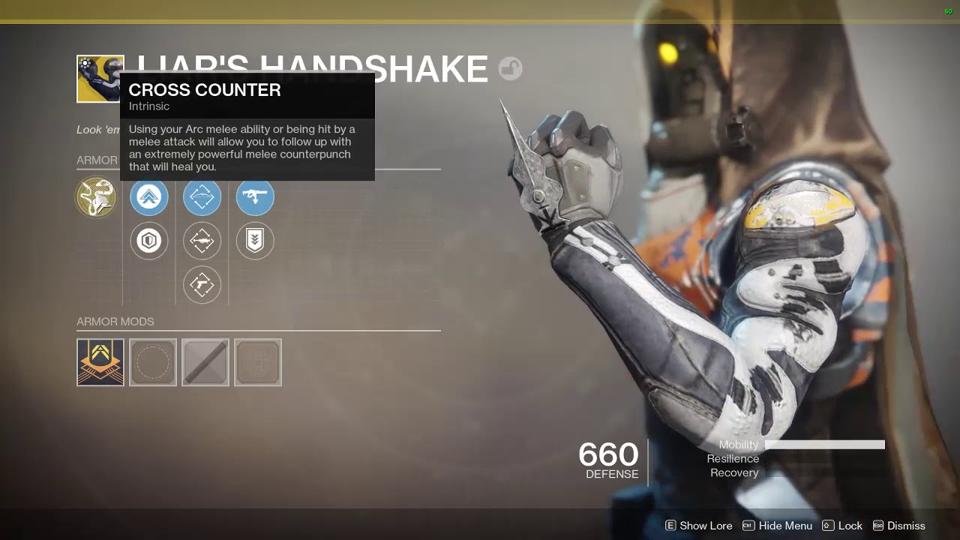Toggle the lock icon beside the item name
Screen dimensions: 960x540
click(x=510, y=69)
